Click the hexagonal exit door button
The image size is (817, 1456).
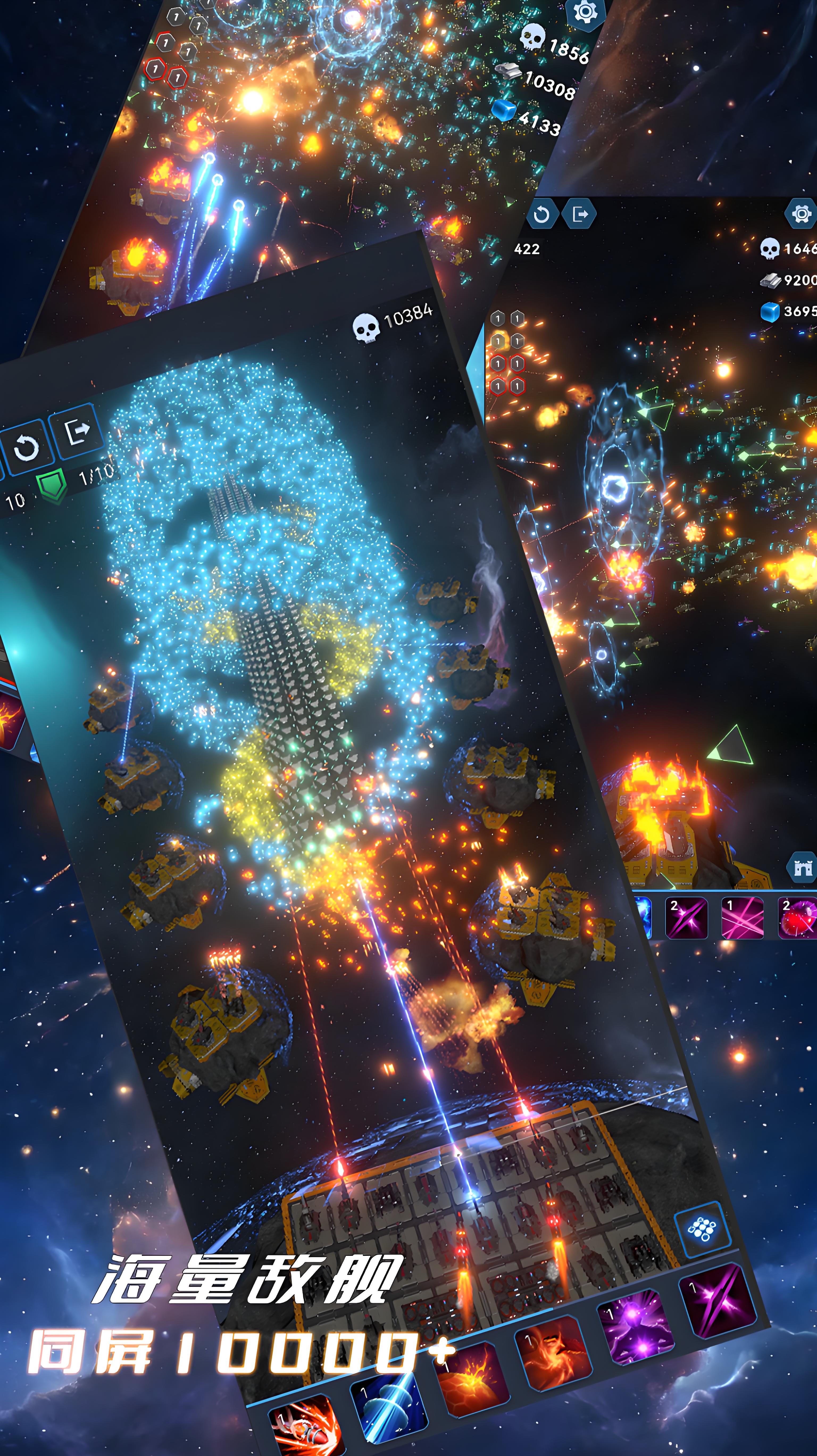tap(580, 214)
